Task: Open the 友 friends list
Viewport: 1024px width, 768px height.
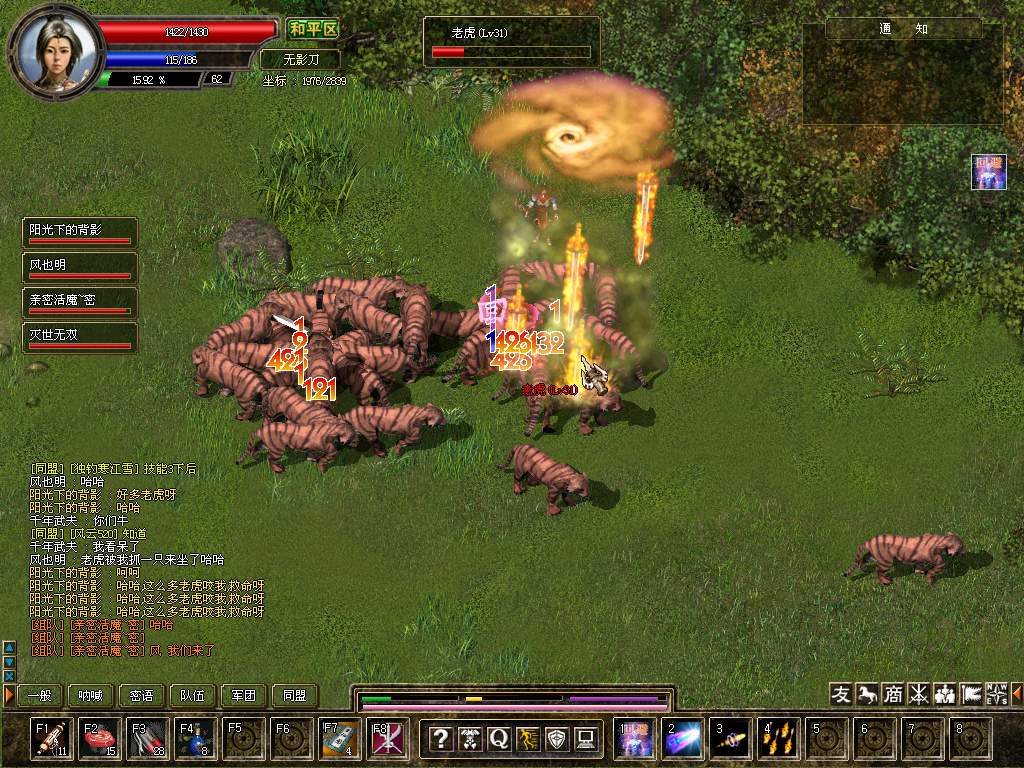Action: pos(842,694)
